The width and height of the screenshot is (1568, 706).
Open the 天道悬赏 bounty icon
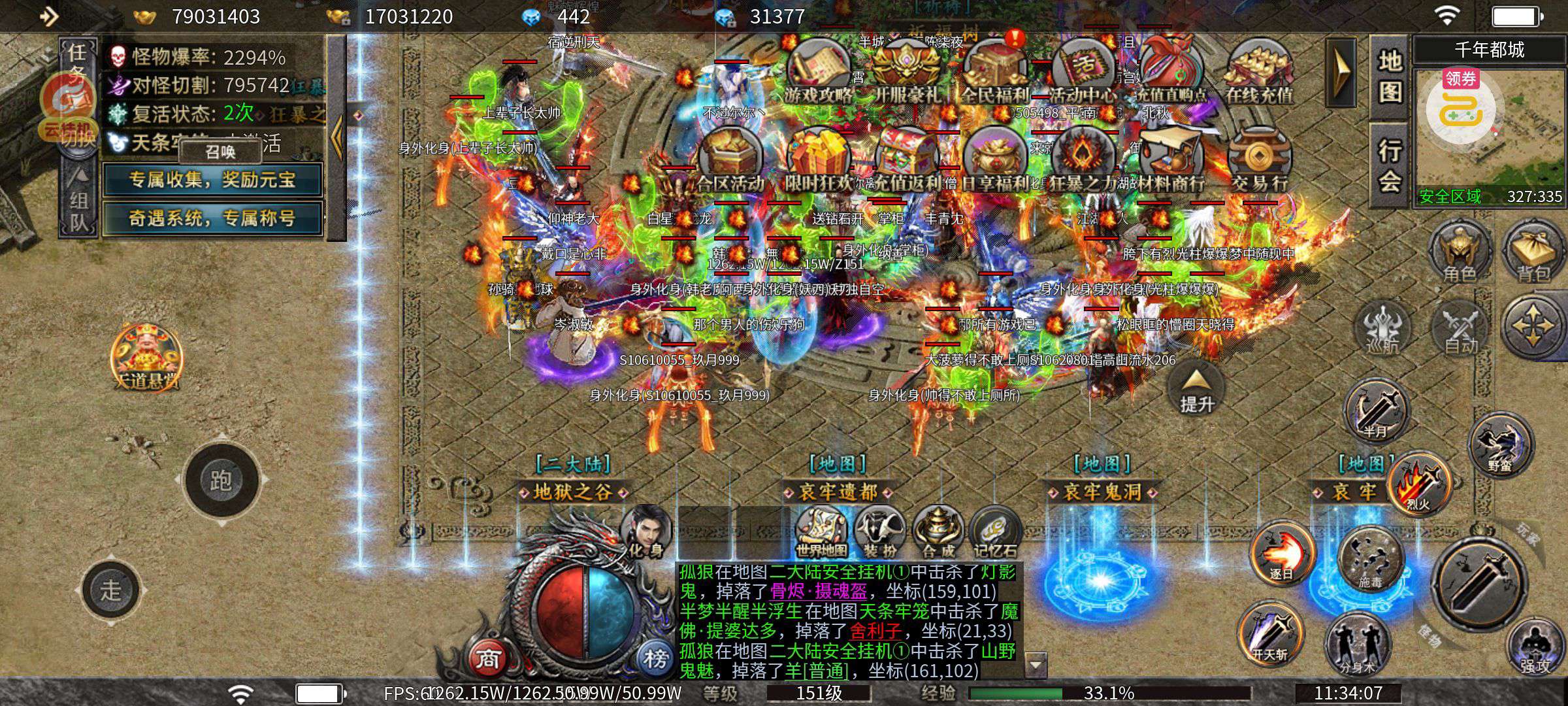tap(146, 356)
